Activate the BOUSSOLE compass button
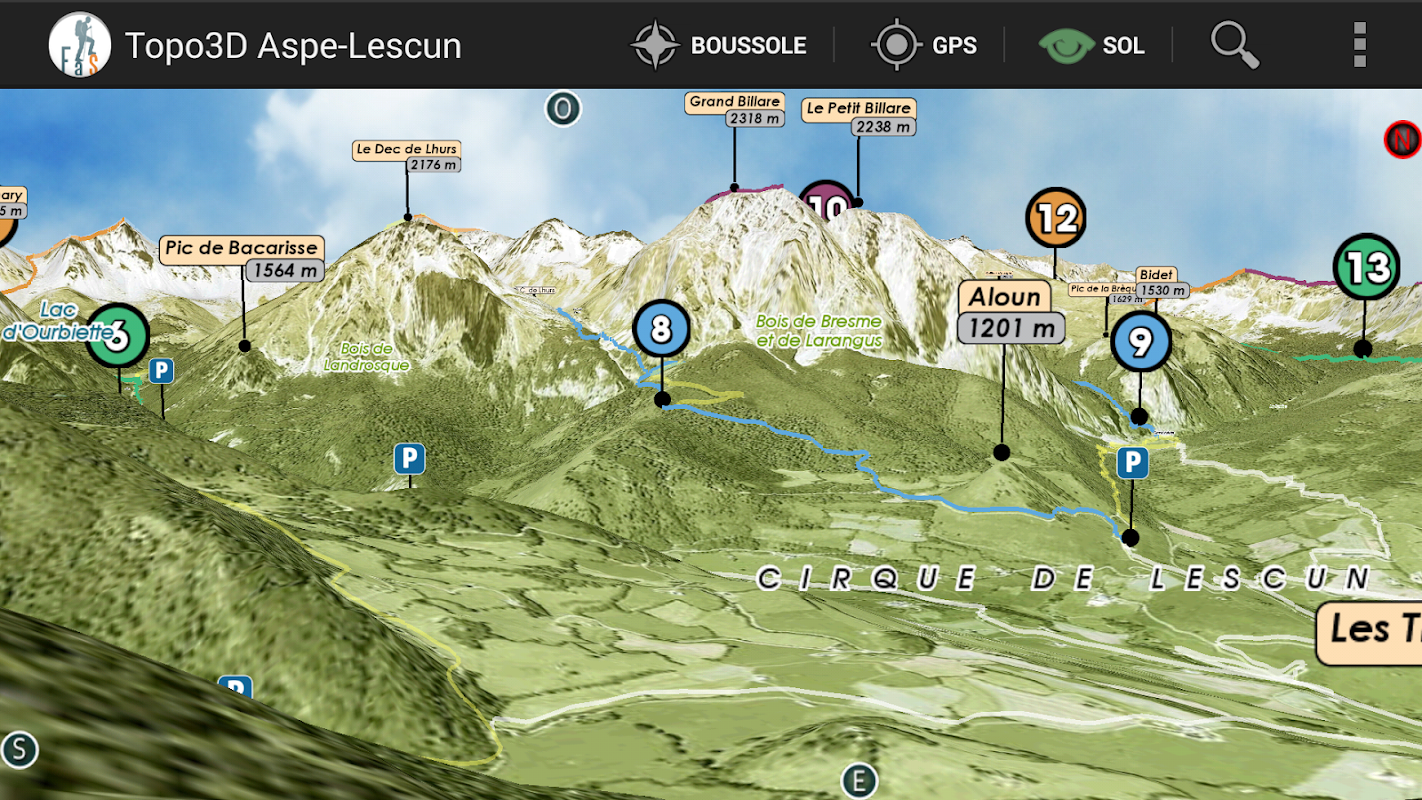Screen dimensions: 1422x800 (x=719, y=45)
